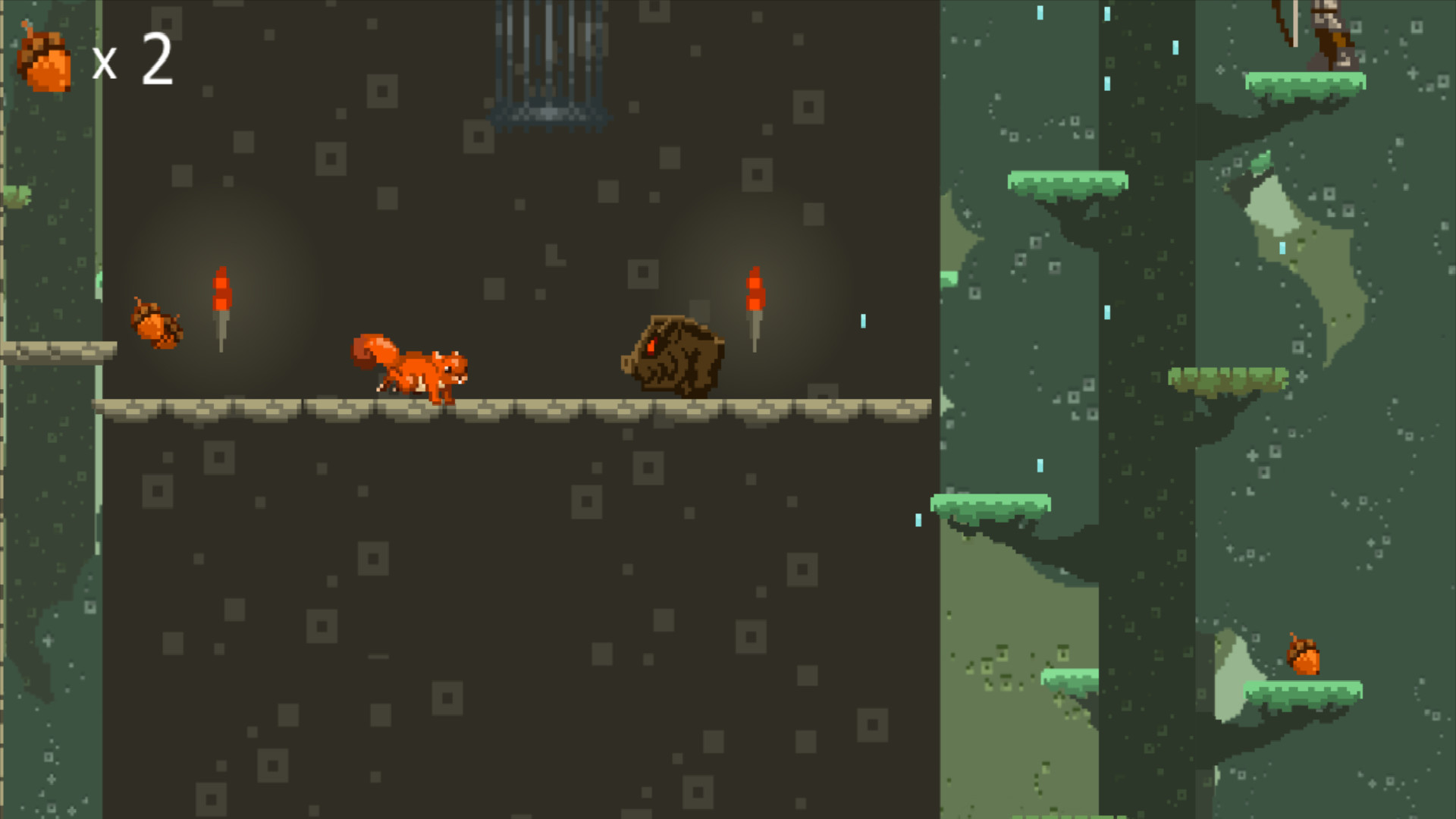Toggle the left torch flame

pyautogui.click(x=221, y=284)
